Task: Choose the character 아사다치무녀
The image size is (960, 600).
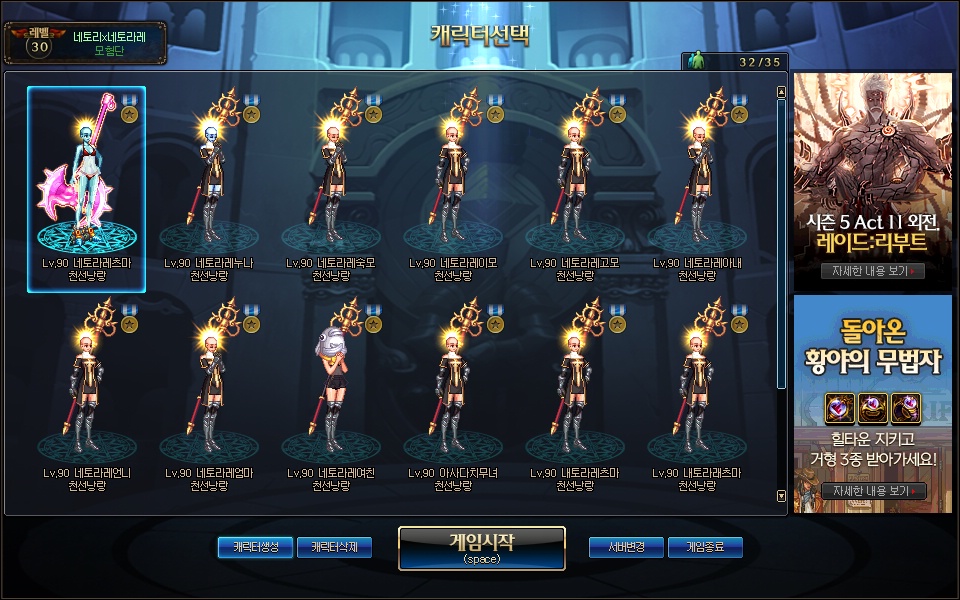Action: click(454, 398)
